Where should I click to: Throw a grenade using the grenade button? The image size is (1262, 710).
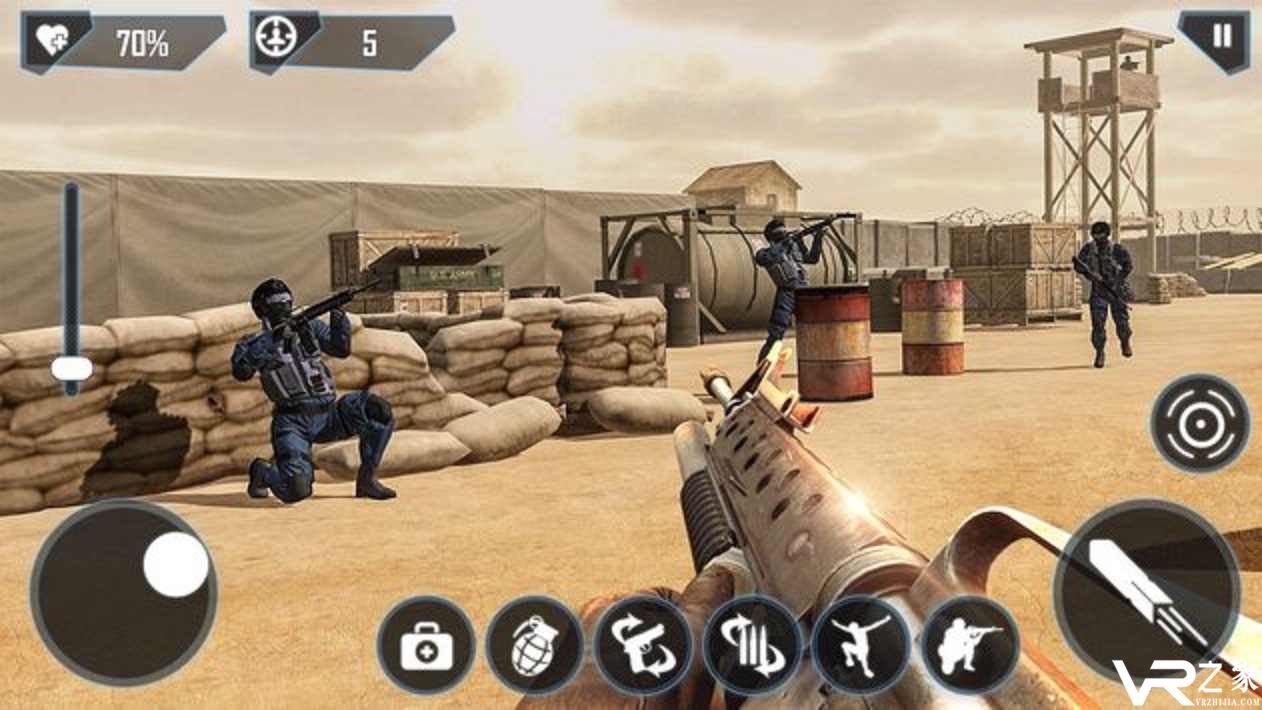point(535,645)
